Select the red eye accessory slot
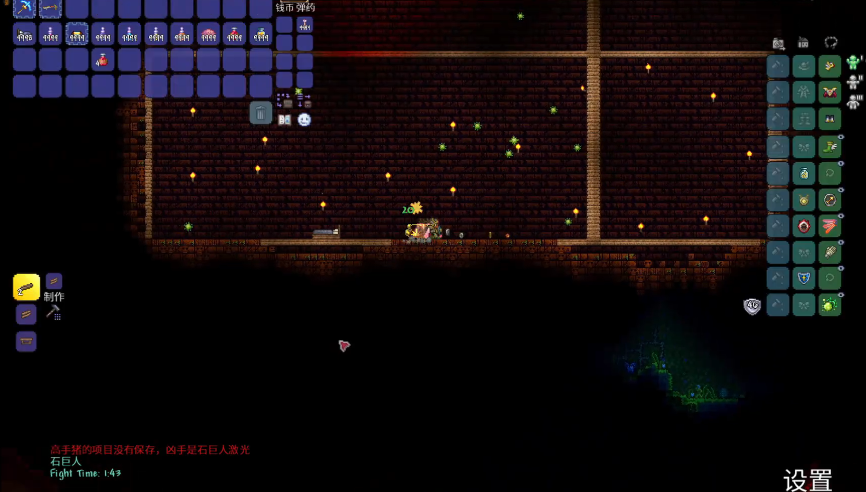 804,225
